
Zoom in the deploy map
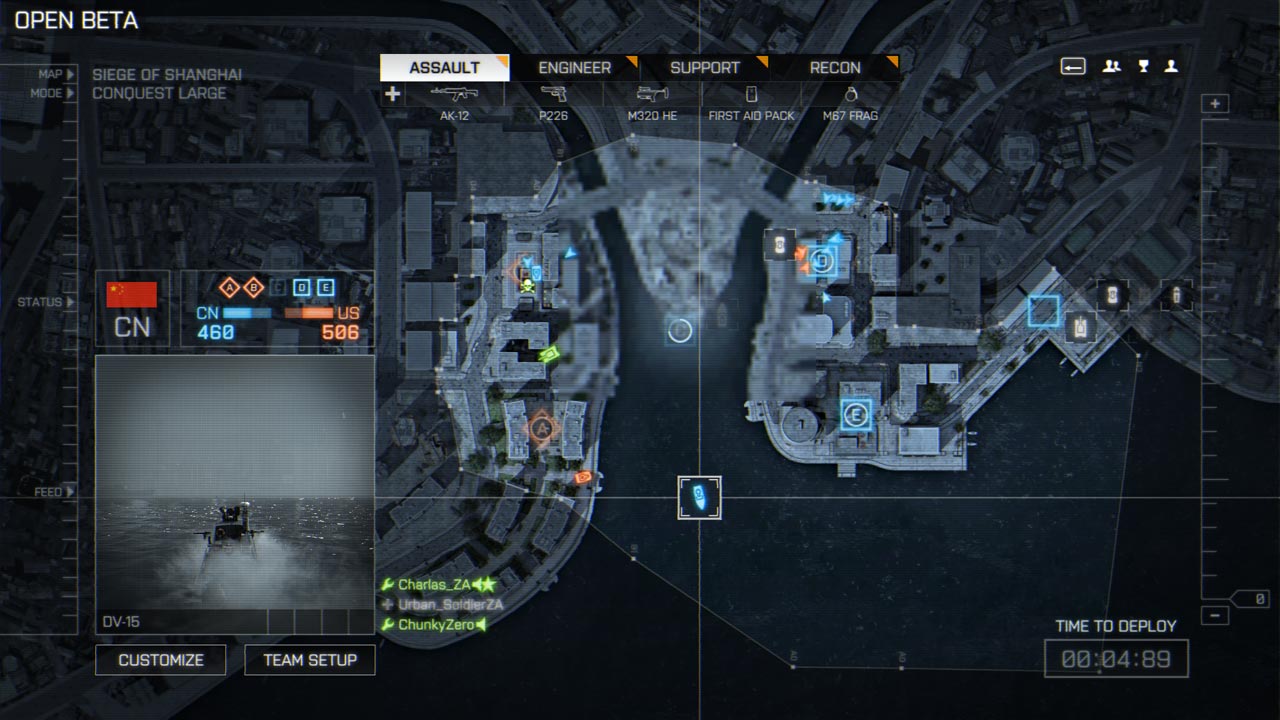pos(1216,104)
